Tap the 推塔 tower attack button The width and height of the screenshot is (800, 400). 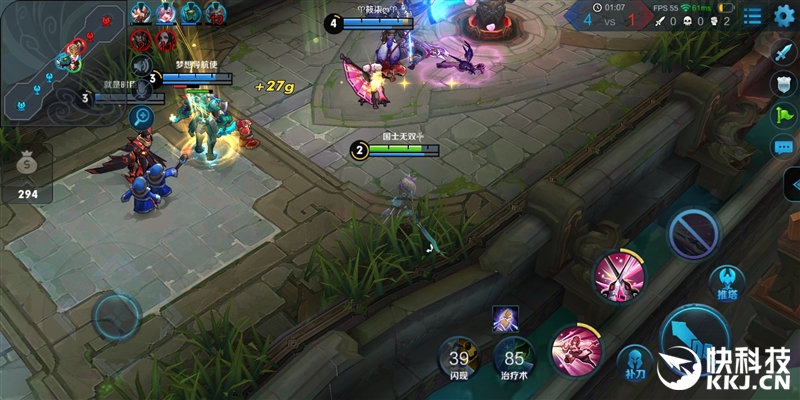[x=726, y=283]
